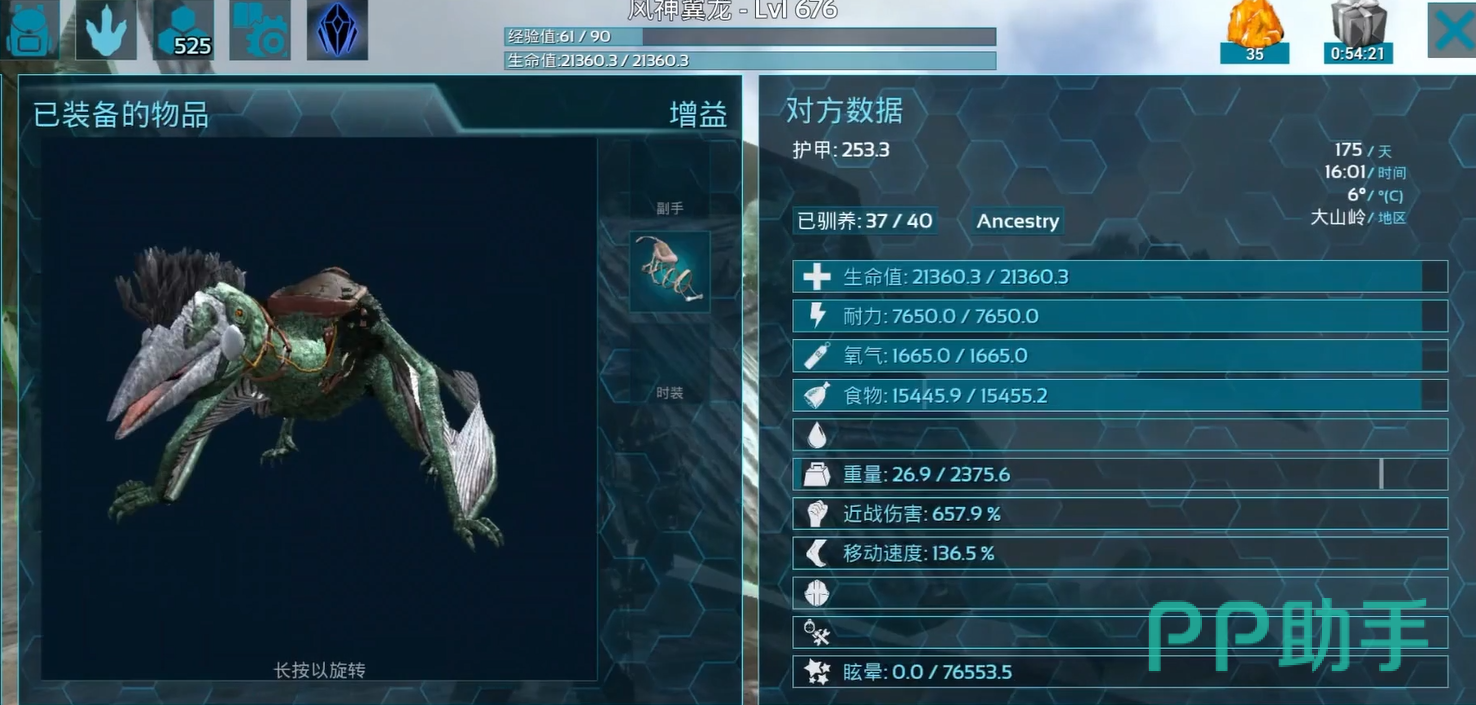Open the backpack inventory tab
The width and height of the screenshot is (1476, 705).
coord(31,30)
